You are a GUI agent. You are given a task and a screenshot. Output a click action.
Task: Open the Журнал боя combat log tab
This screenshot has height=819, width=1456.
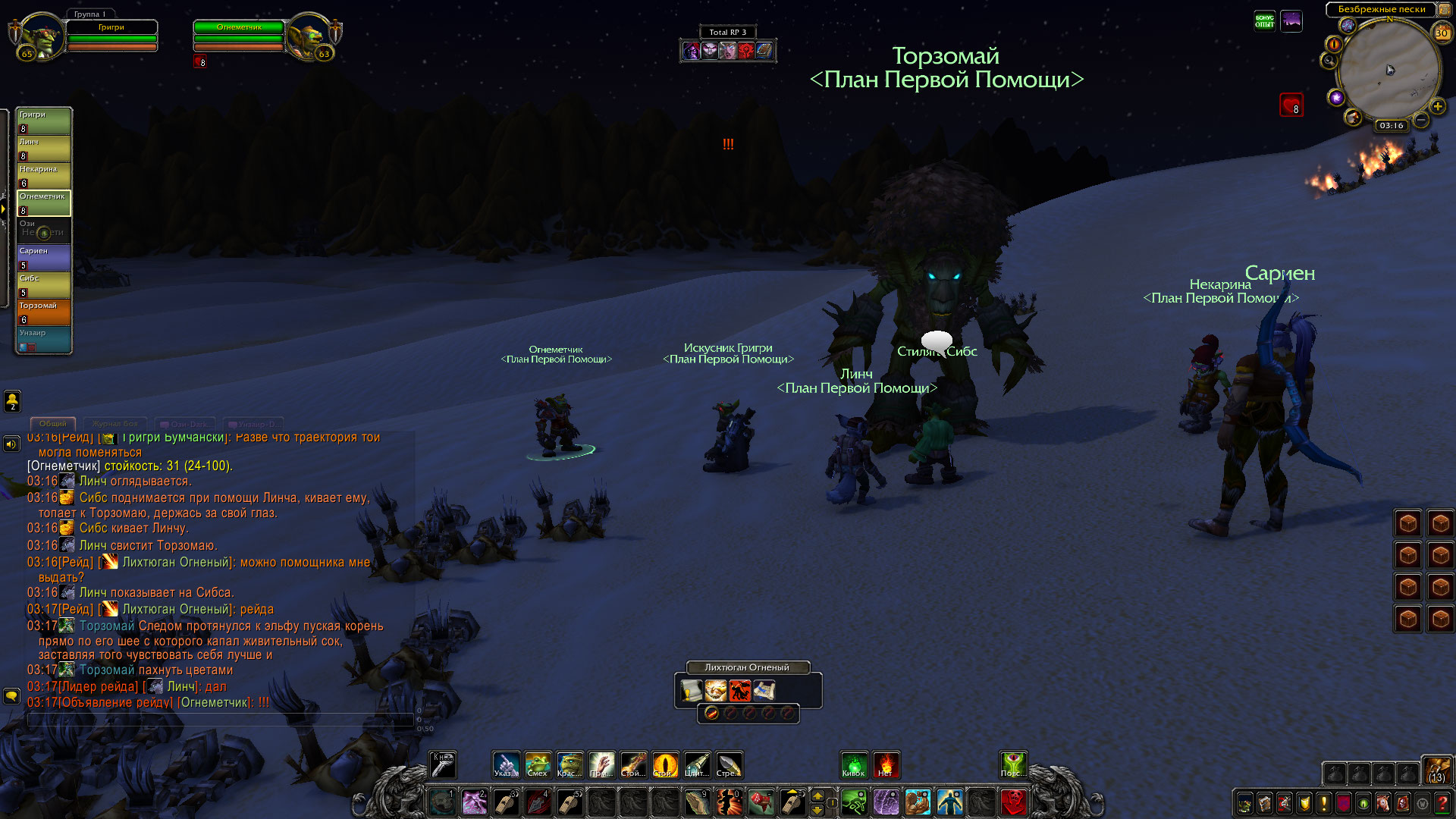pos(115,424)
